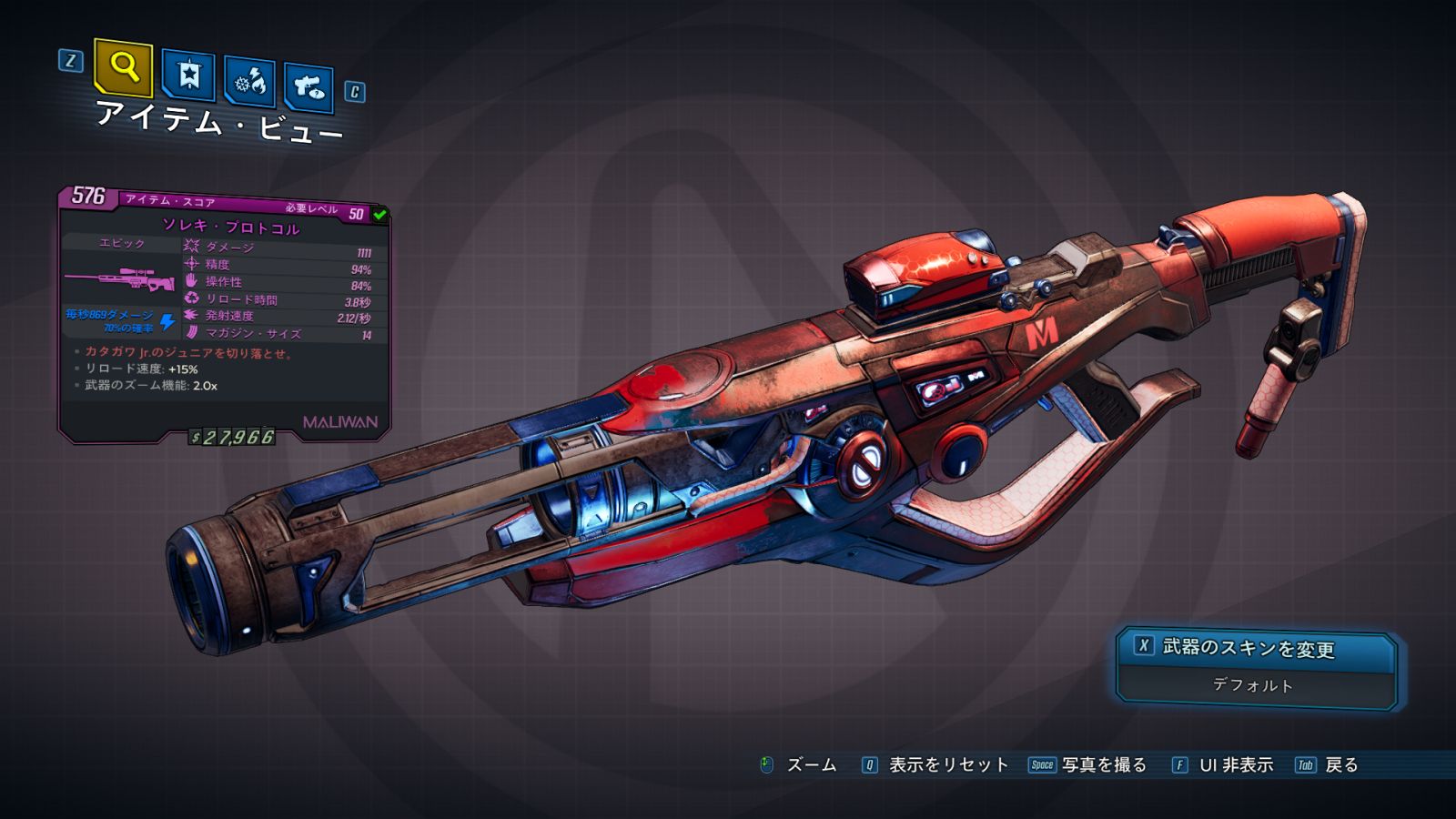Switch to the gun and eye tab

(308, 88)
